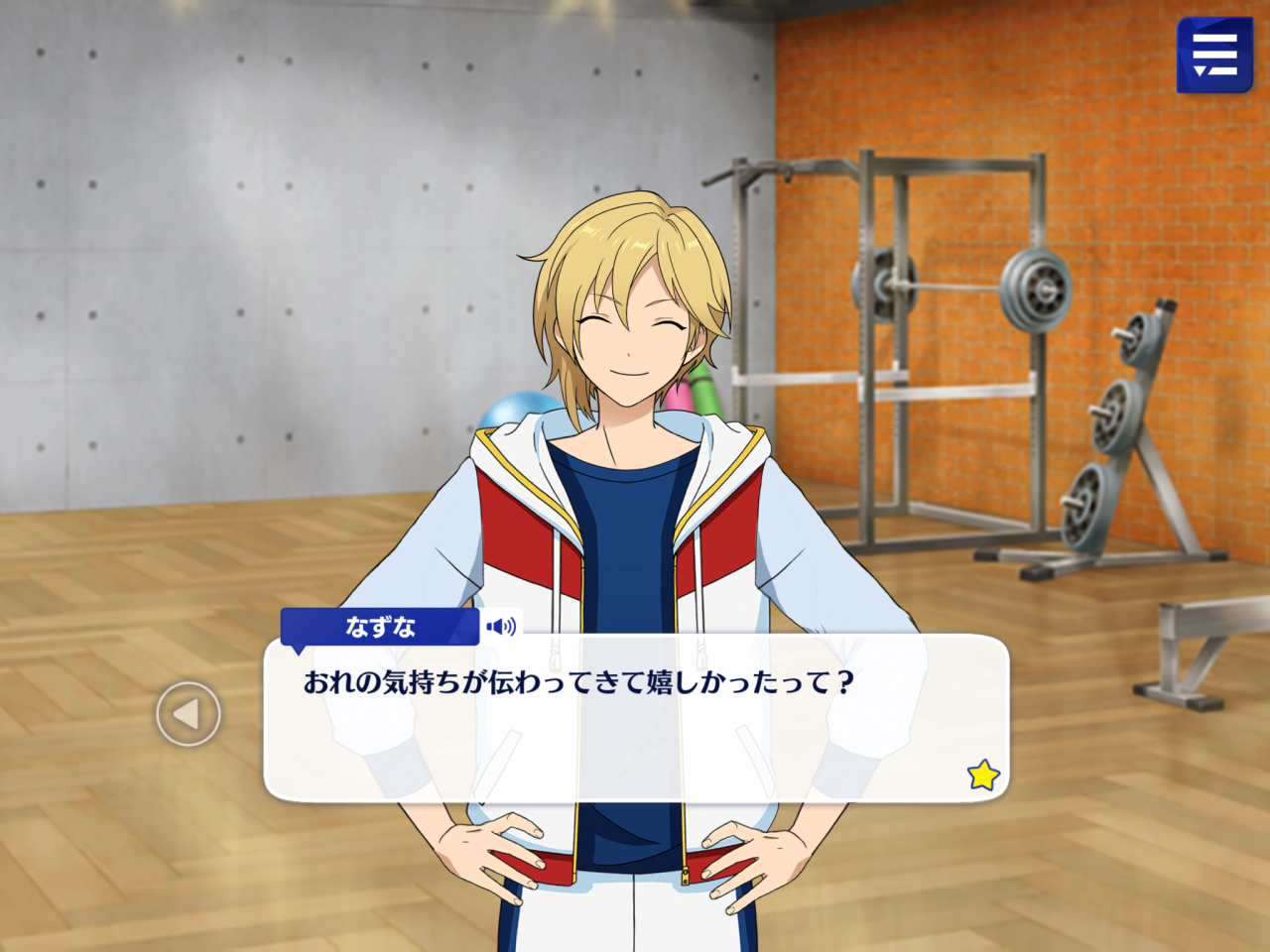Image resolution: width=1270 pixels, height=952 pixels.
Task: Go back to the previous dialogue line
Action: click(x=189, y=714)
